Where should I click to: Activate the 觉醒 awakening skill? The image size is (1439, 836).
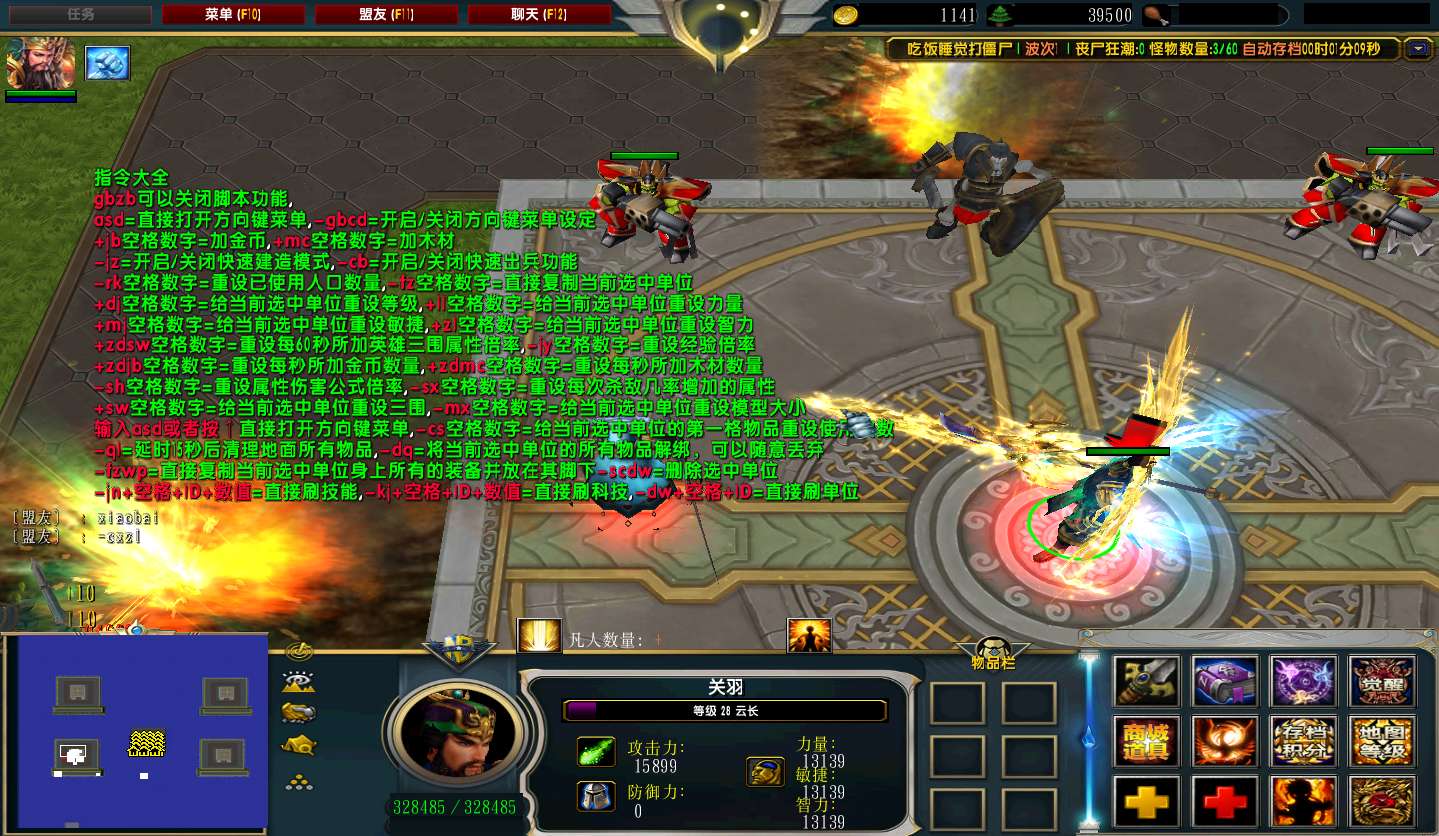[x=1381, y=681]
